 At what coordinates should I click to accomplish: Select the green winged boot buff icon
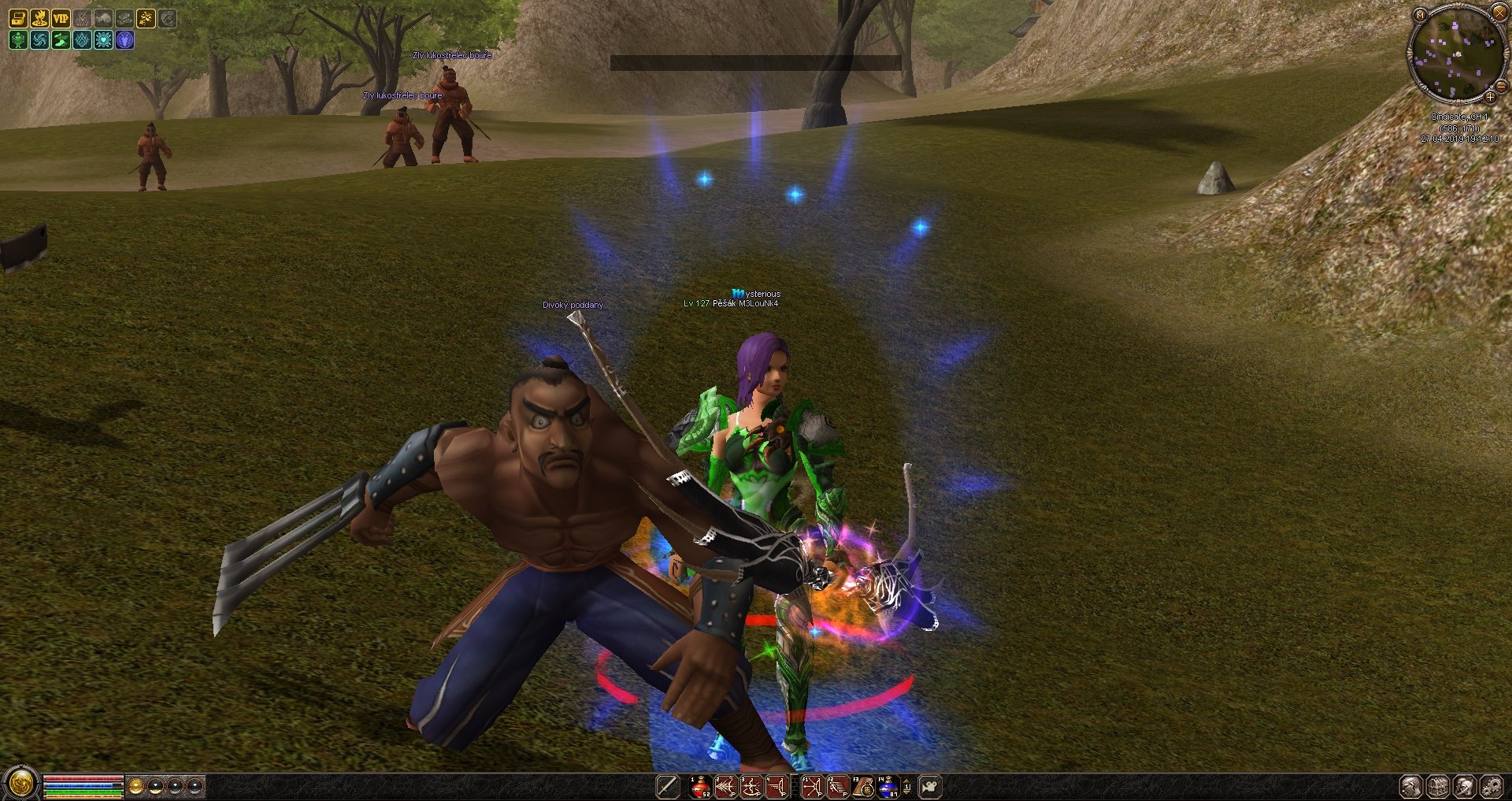[x=61, y=40]
